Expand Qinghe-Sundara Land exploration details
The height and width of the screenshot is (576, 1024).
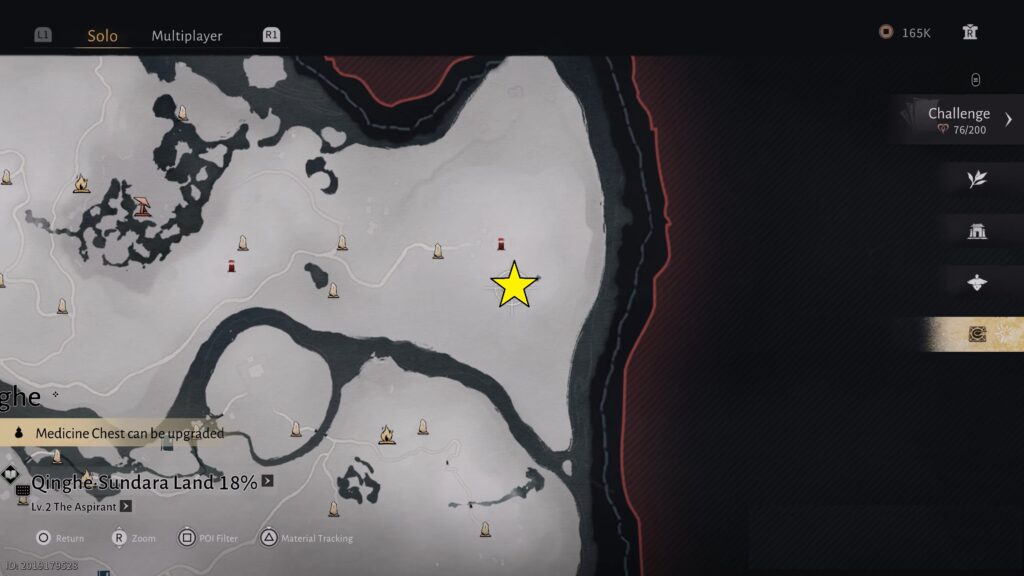point(267,482)
